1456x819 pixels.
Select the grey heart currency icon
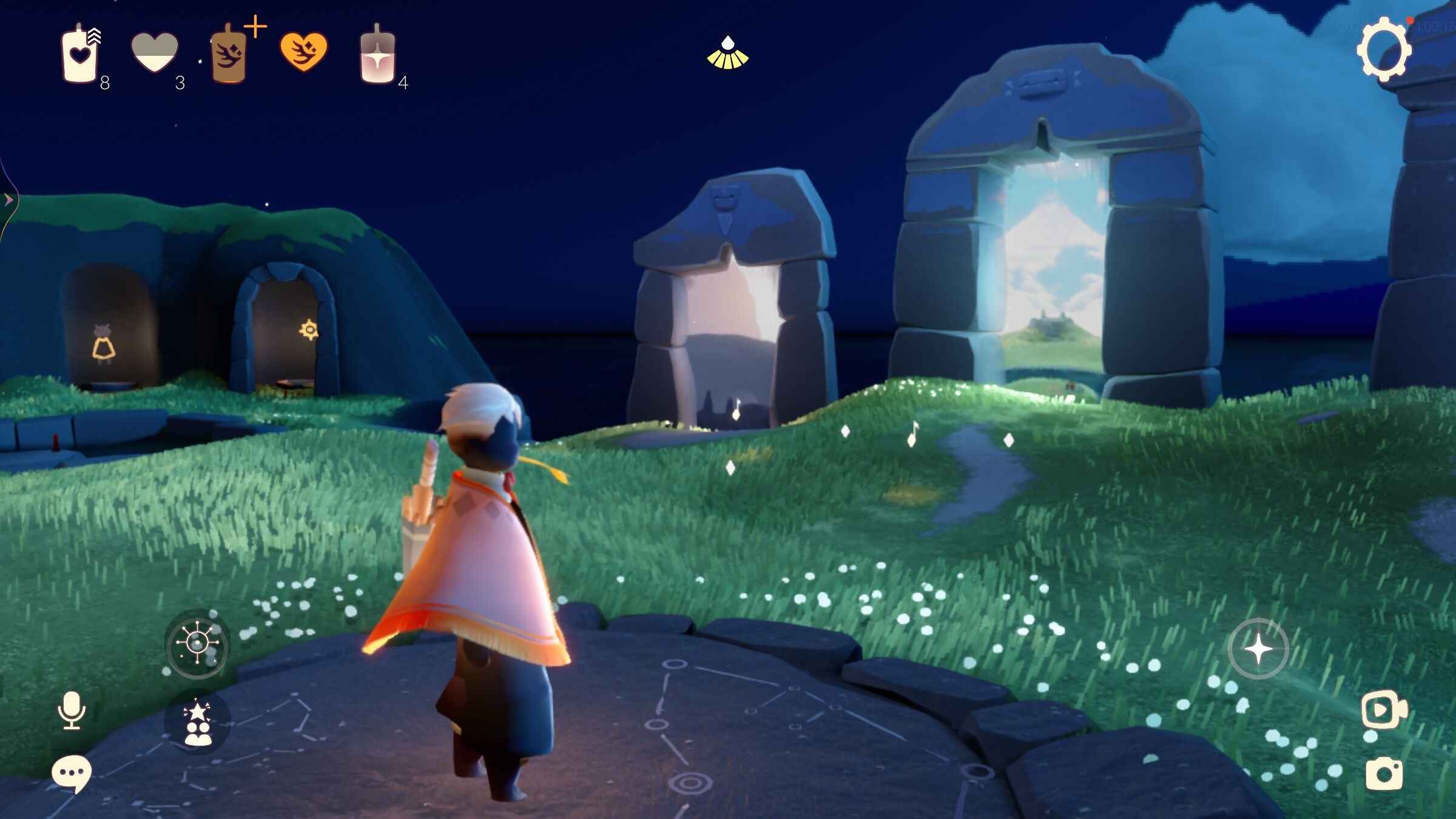(155, 53)
